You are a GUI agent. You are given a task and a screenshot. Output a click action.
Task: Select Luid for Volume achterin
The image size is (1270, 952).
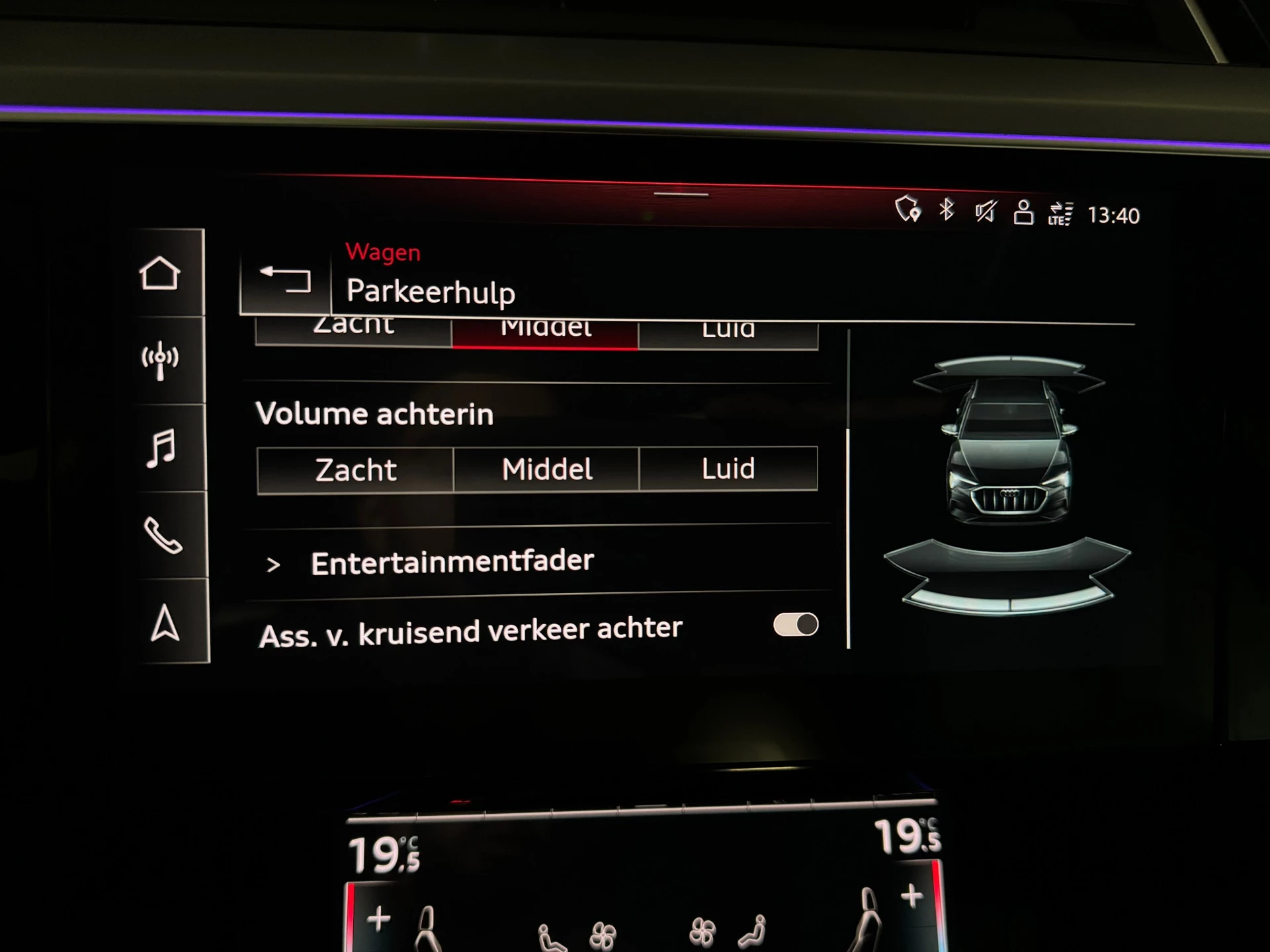(x=726, y=468)
